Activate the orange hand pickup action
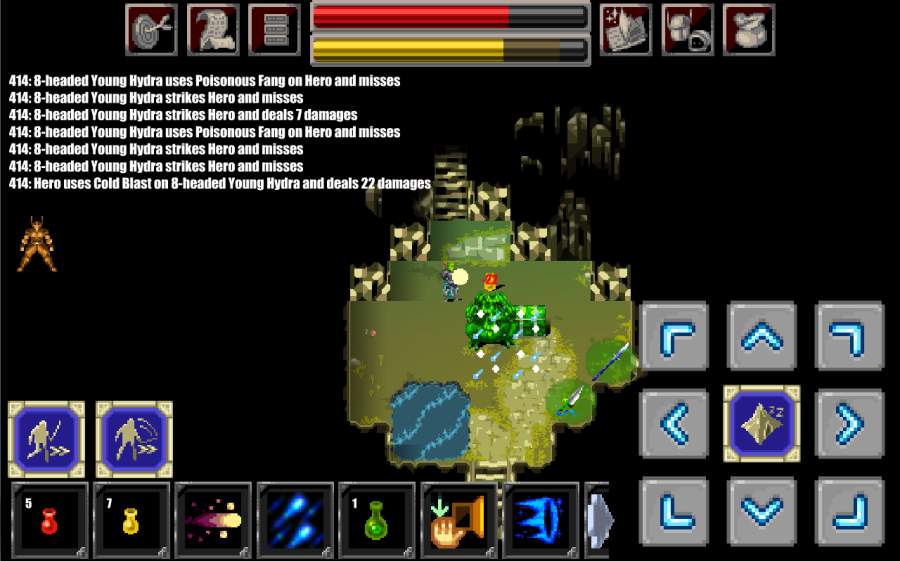The height and width of the screenshot is (561, 900). pos(459,520)
